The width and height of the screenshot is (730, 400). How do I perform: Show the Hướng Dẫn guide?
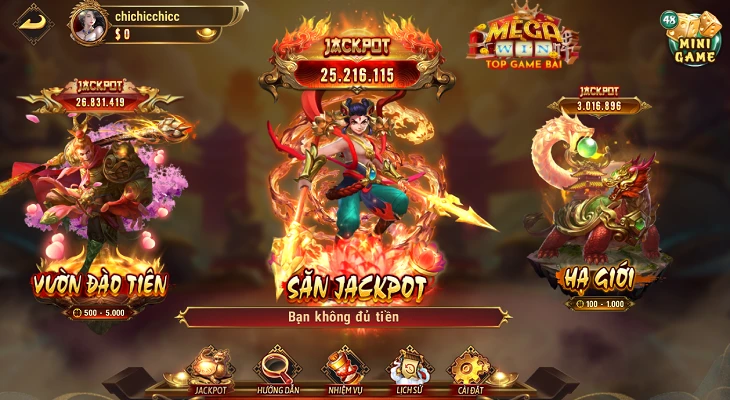pyautogui.click(x=275, y=370)
